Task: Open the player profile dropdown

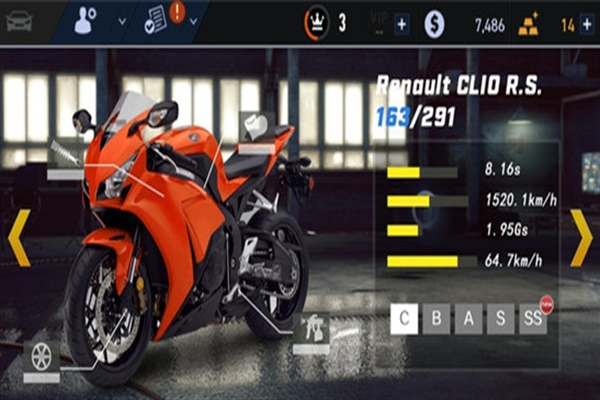Action: point(101,21)
